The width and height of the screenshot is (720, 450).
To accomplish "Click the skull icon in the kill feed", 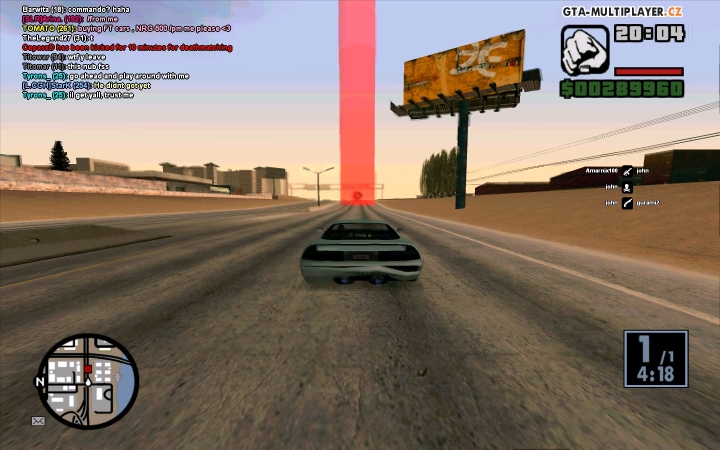I will pyautogui.click(x=627, y=187).
